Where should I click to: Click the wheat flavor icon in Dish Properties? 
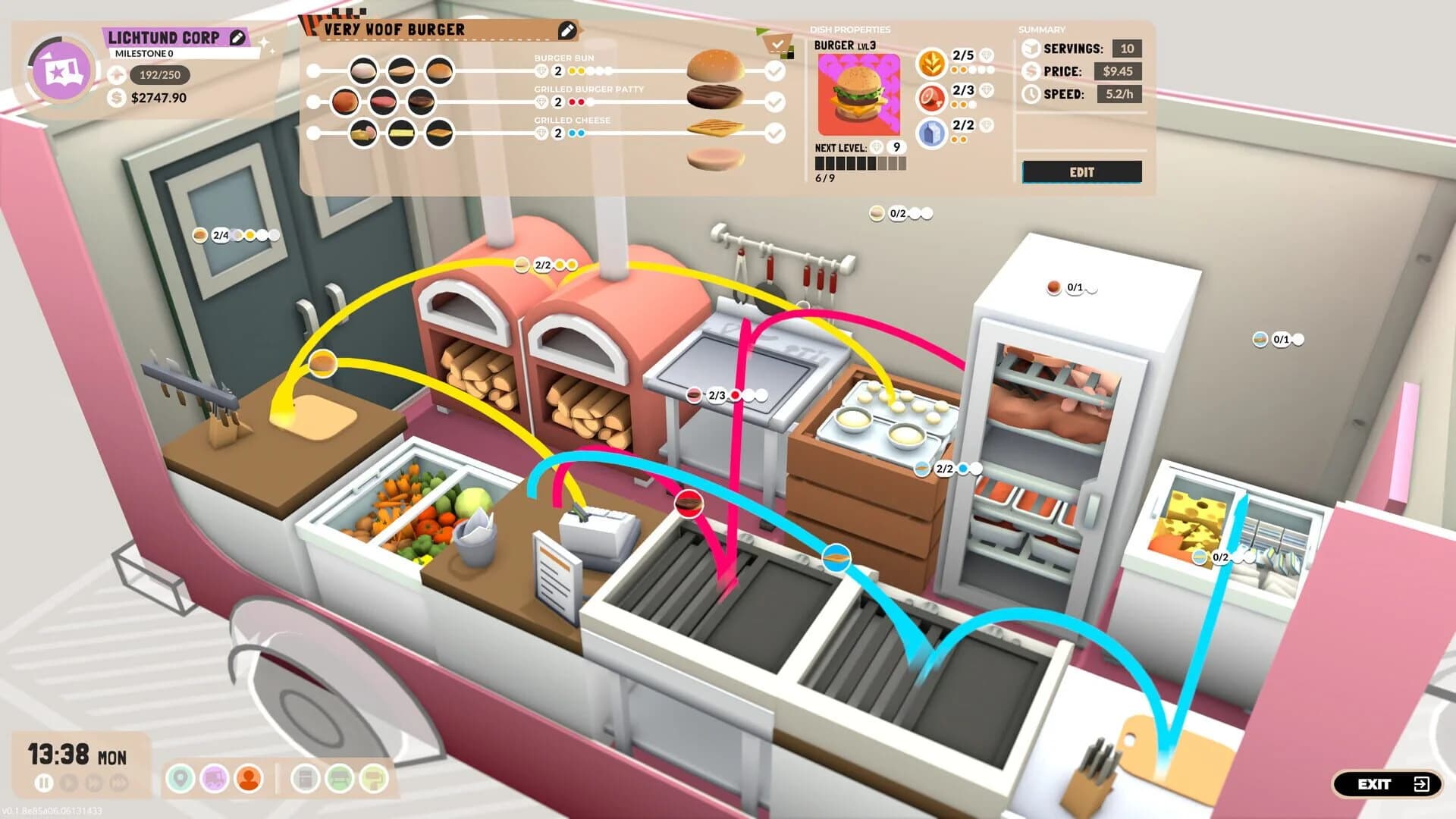[931, 64]
